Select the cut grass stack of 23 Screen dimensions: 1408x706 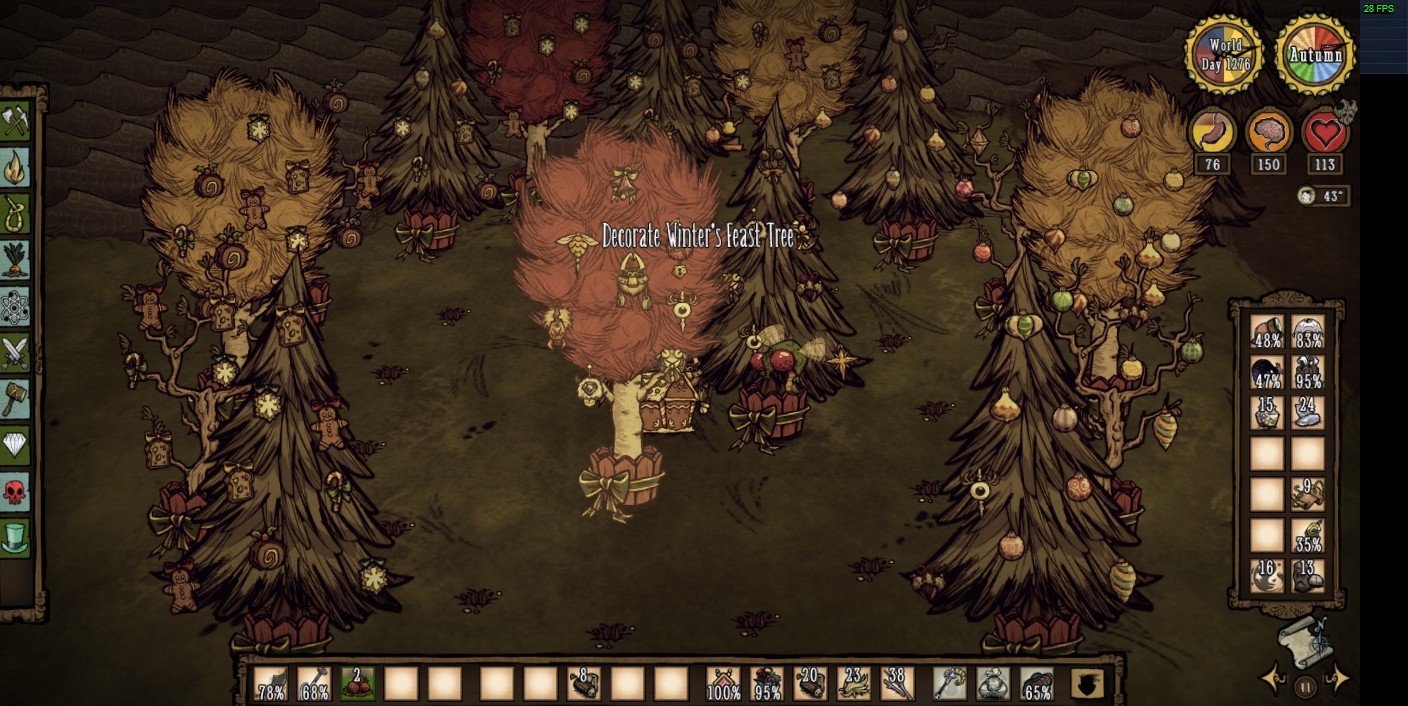coord(853,684)
